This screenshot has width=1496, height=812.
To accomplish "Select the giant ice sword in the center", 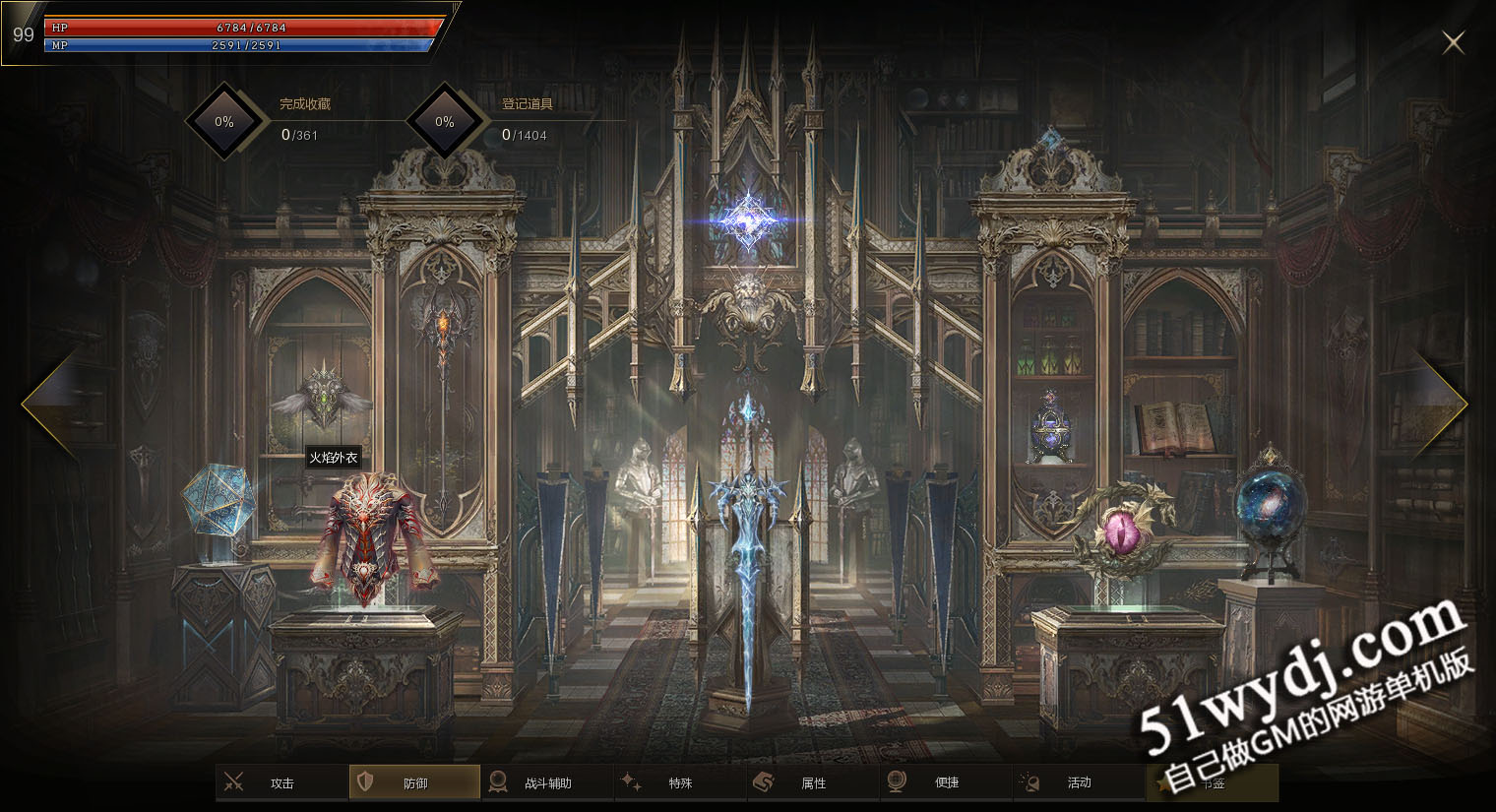I will [x=748, y=551].
